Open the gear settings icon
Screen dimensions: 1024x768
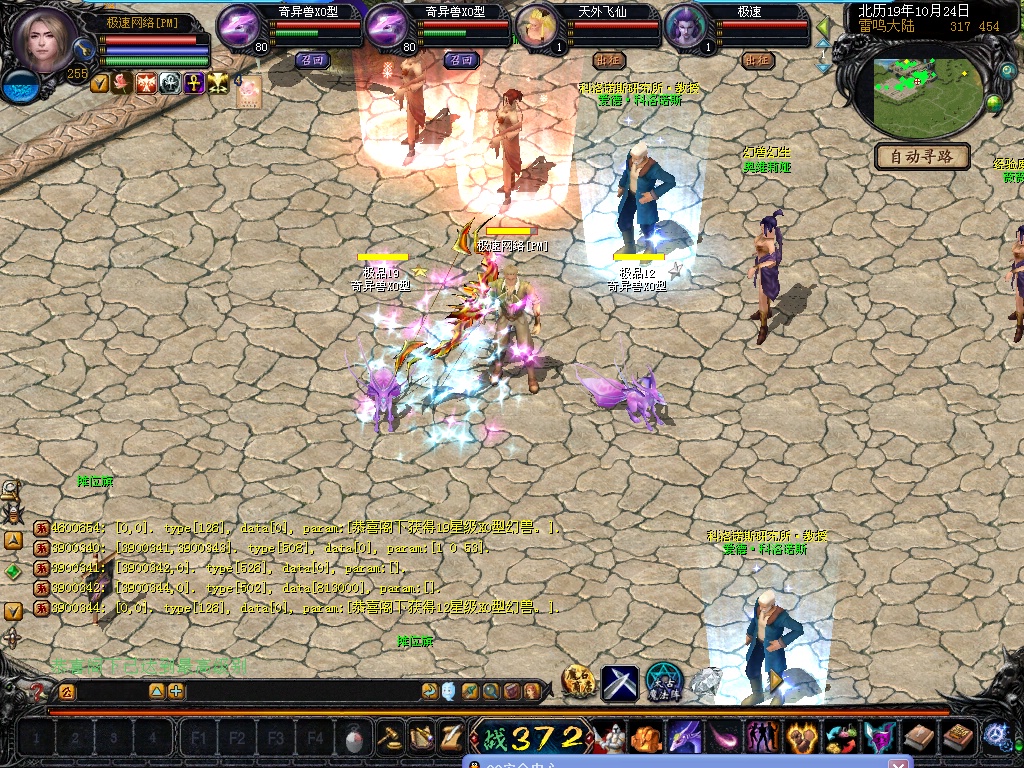pos(995,736)
